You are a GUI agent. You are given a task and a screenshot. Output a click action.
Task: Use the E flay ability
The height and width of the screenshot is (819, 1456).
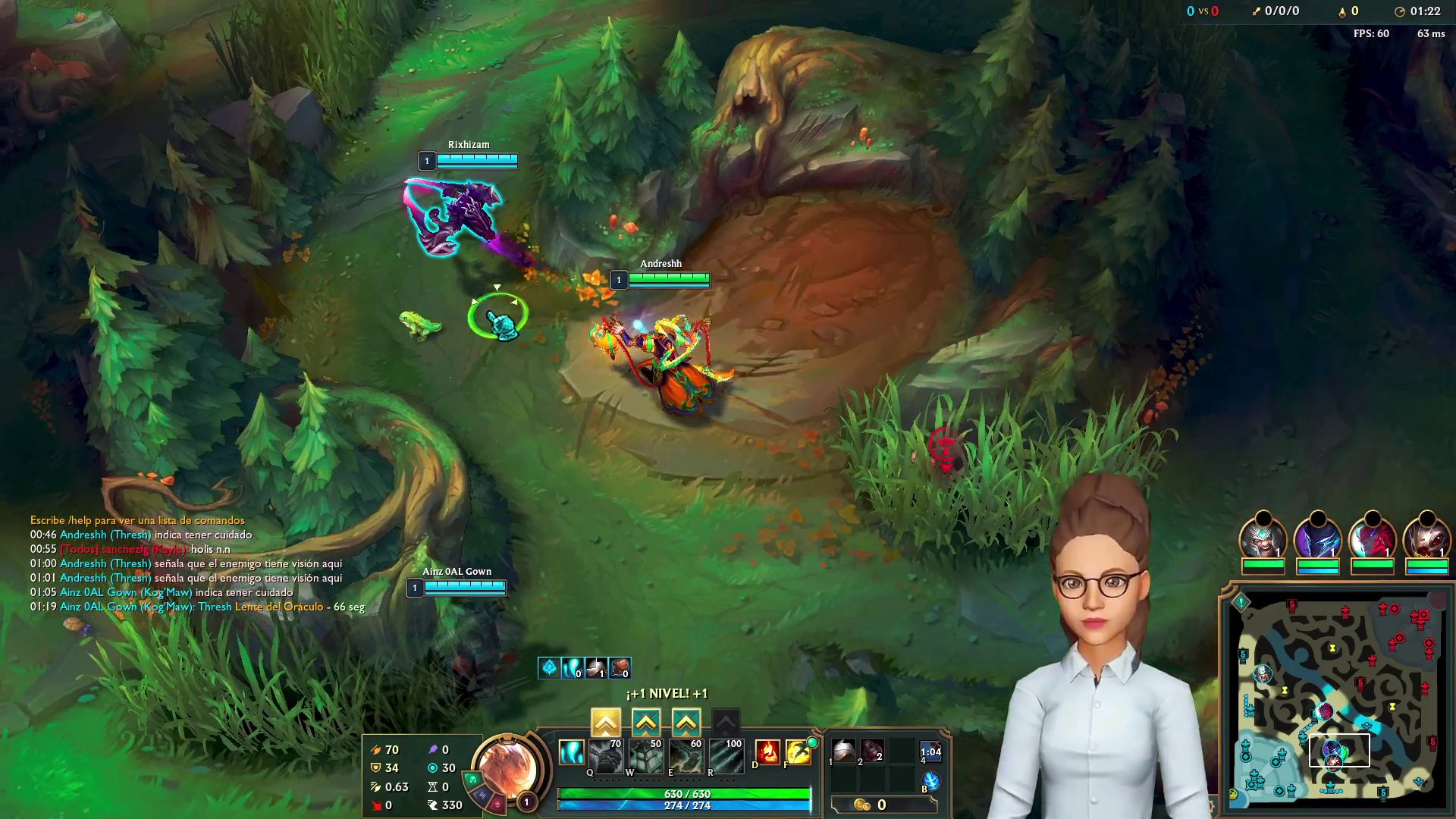(686, 756)
